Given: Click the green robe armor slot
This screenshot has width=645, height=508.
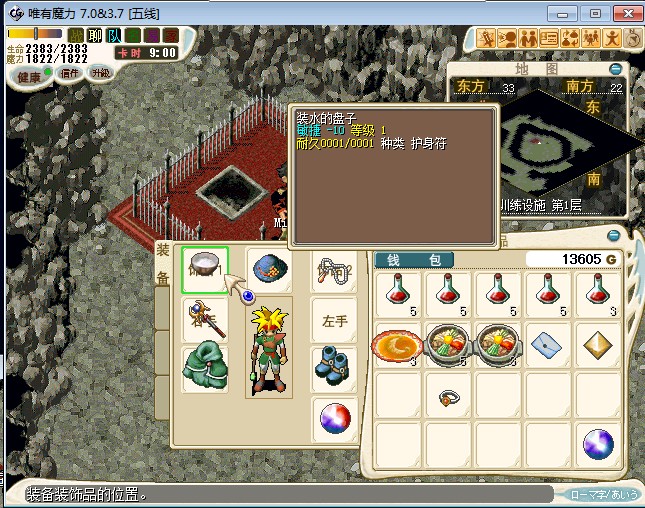Looking at the screenshot, I should click(205, 368).
